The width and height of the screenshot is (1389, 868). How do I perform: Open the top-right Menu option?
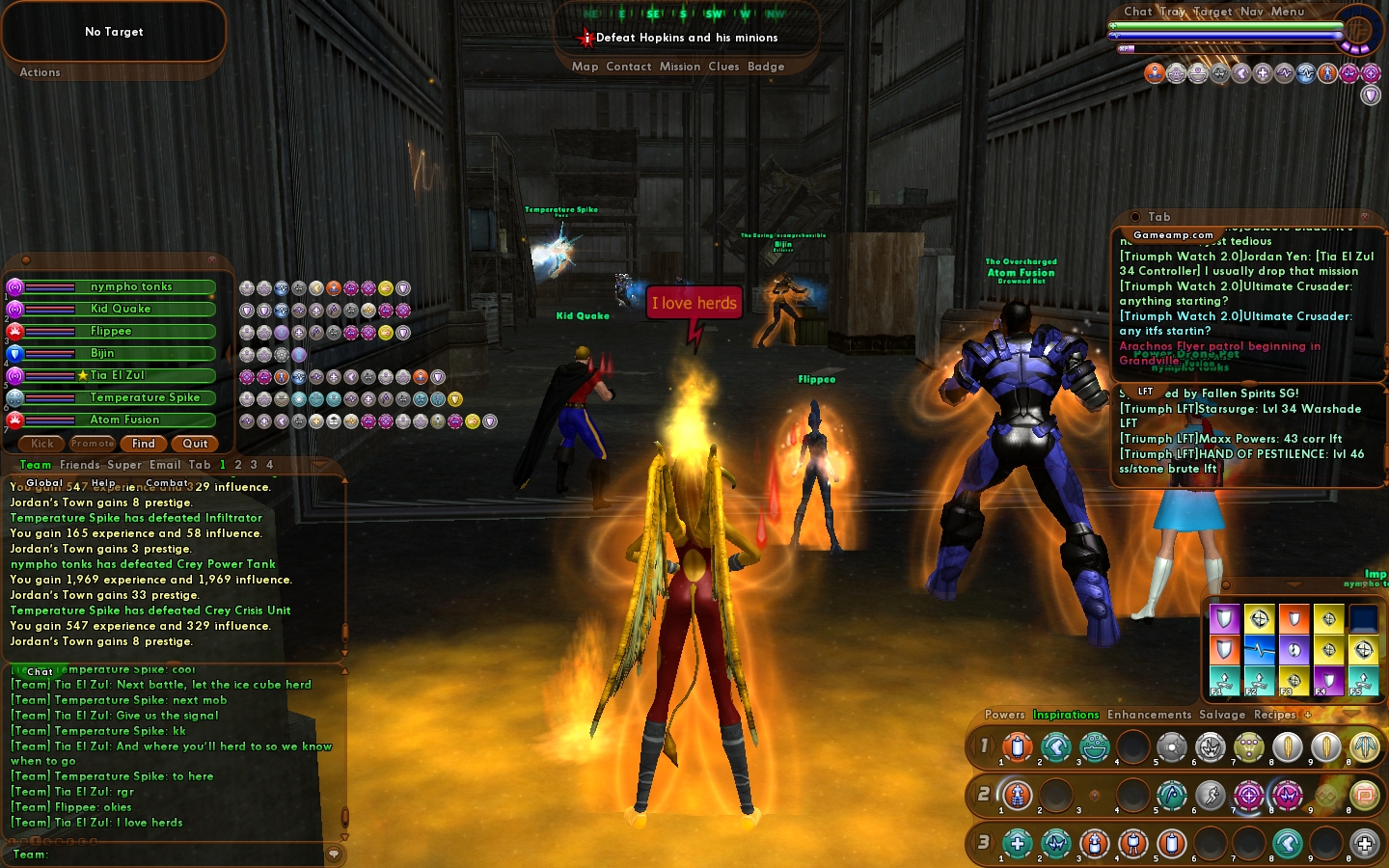click(1287, 12)
